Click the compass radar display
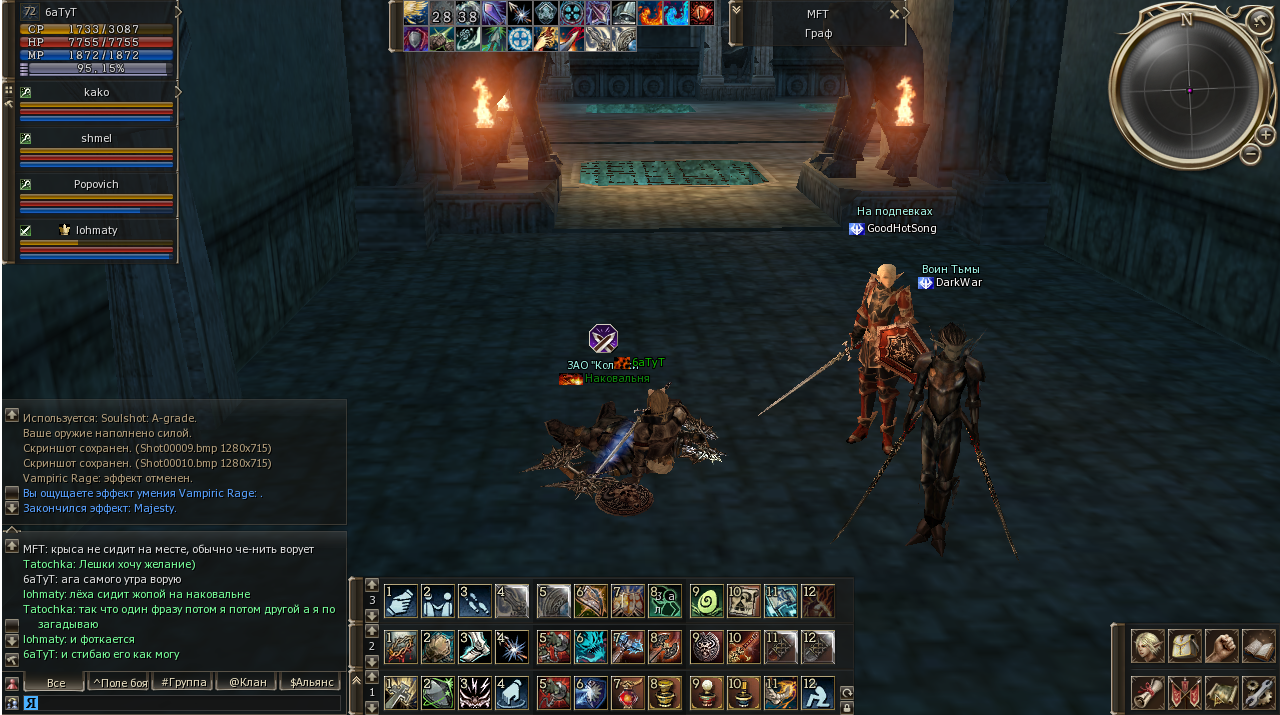Screen dimensions: 1280x715 click(1189, 90)
